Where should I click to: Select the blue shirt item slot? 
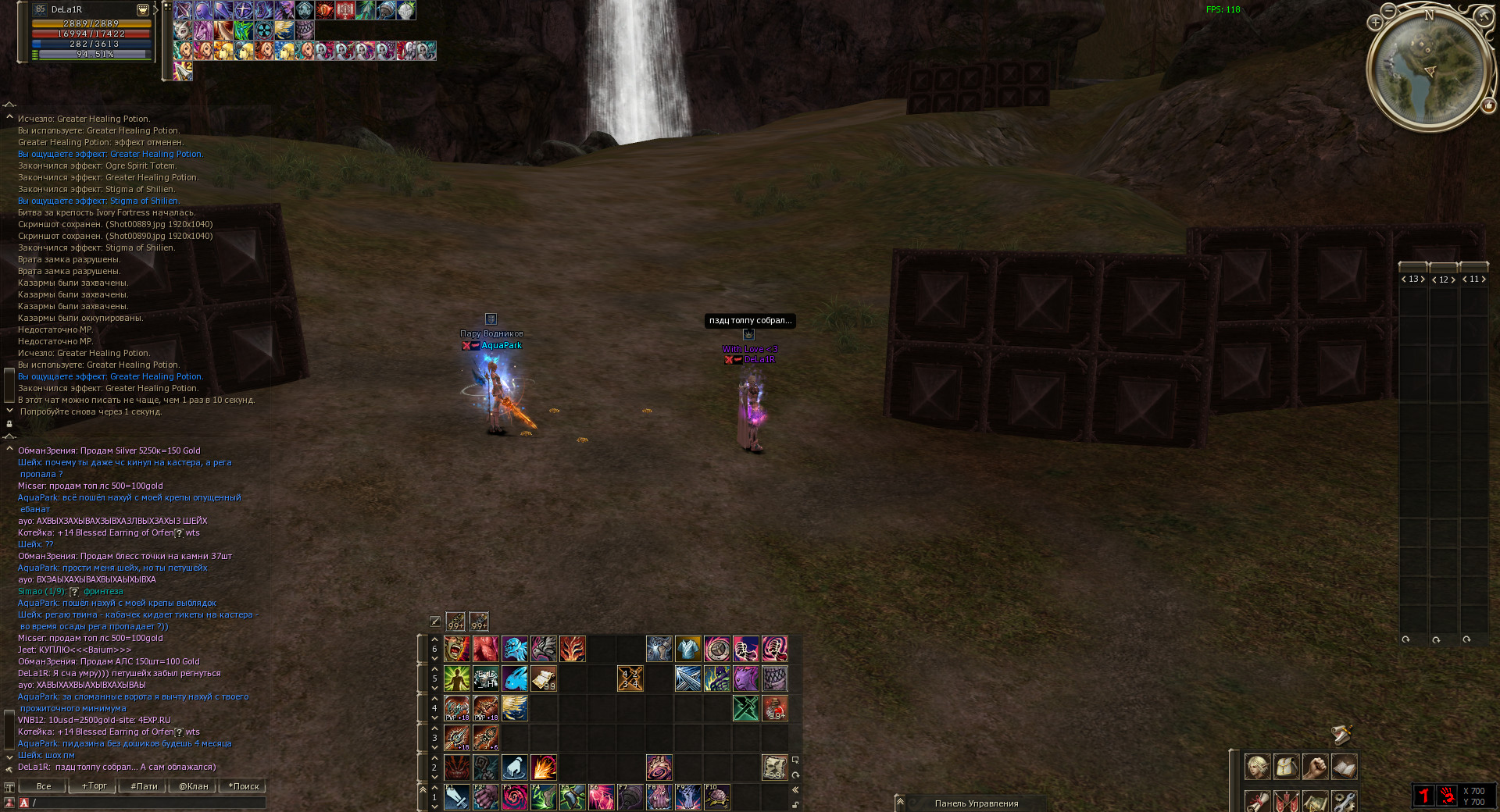coord(688,649)
